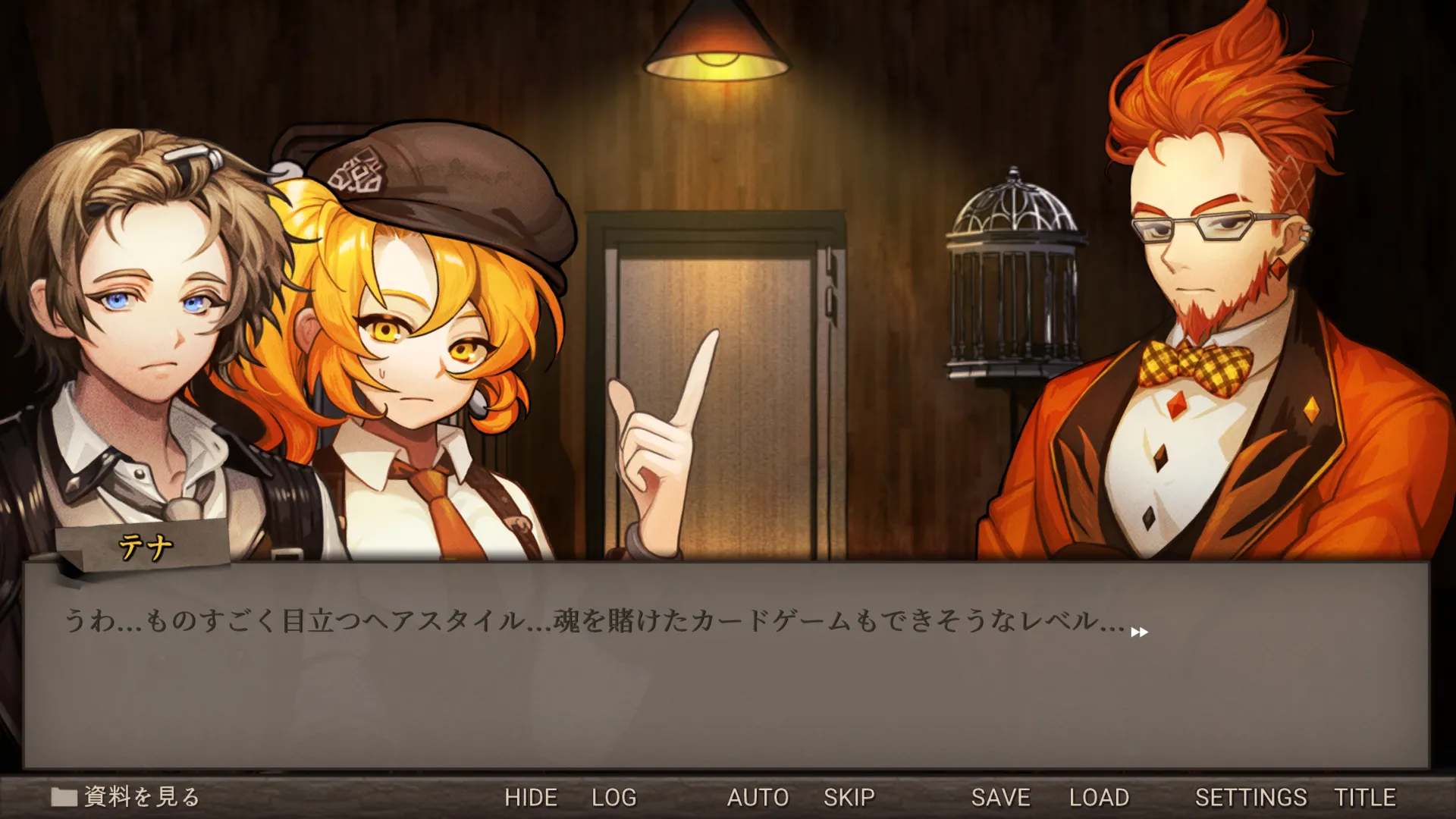1456x819 pixels.
Task: Click the dialogue advance arrow
Action: [1139, 632]
